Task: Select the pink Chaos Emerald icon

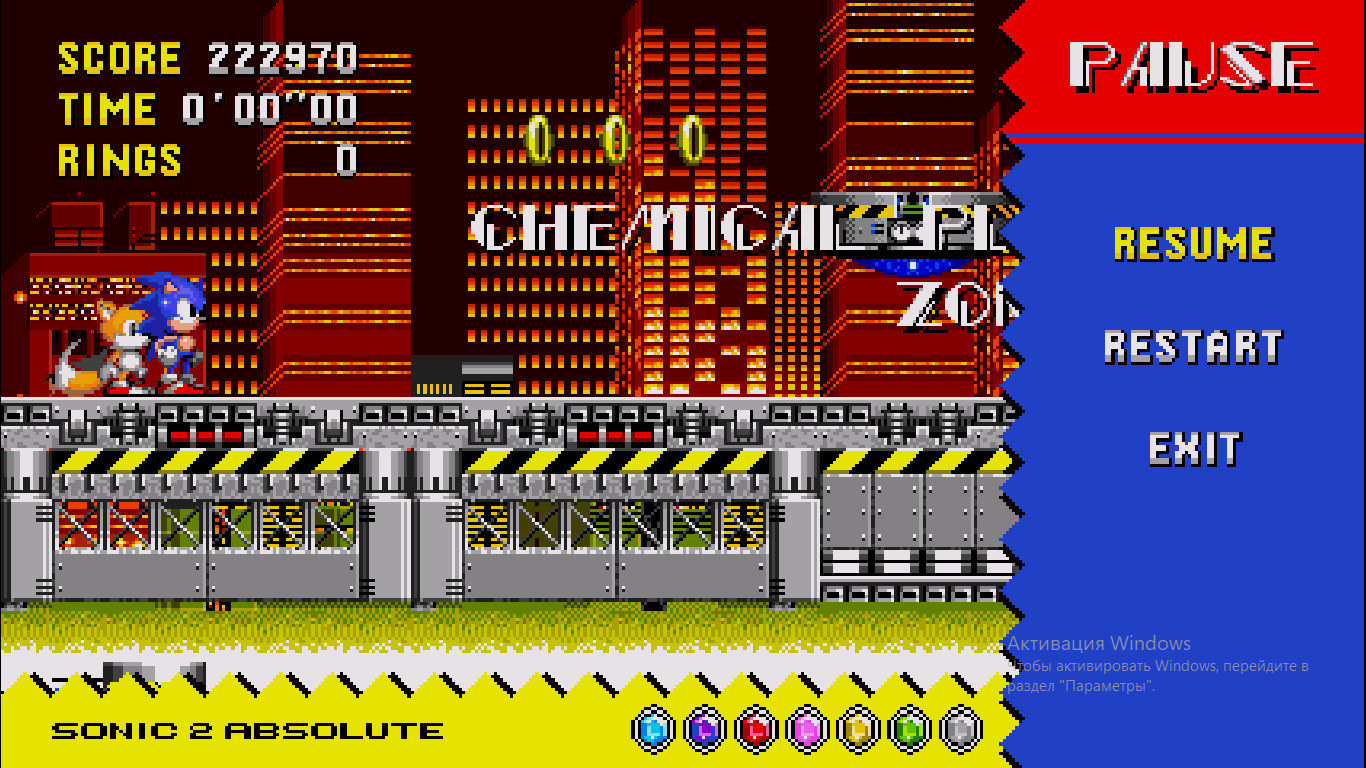Action: click(x=805, y=730)
